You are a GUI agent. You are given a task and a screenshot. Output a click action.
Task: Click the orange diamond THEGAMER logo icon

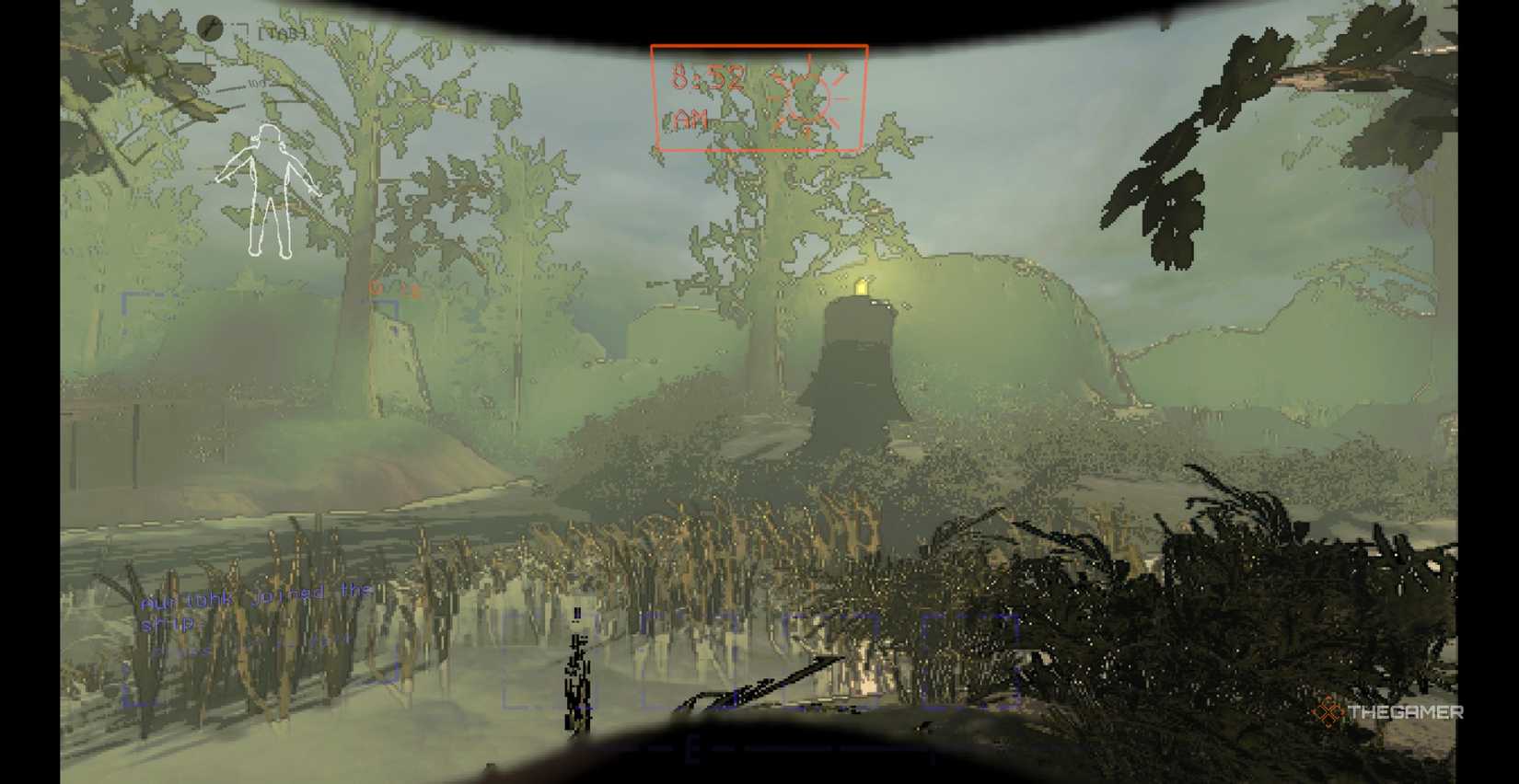(1328, 710)
